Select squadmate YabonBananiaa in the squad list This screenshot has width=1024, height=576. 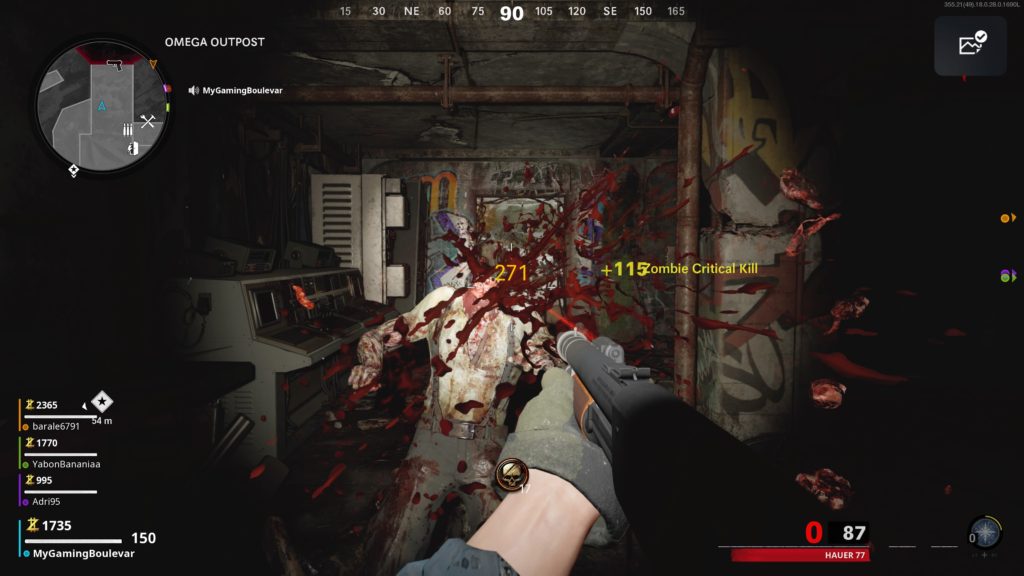point(66,464)
